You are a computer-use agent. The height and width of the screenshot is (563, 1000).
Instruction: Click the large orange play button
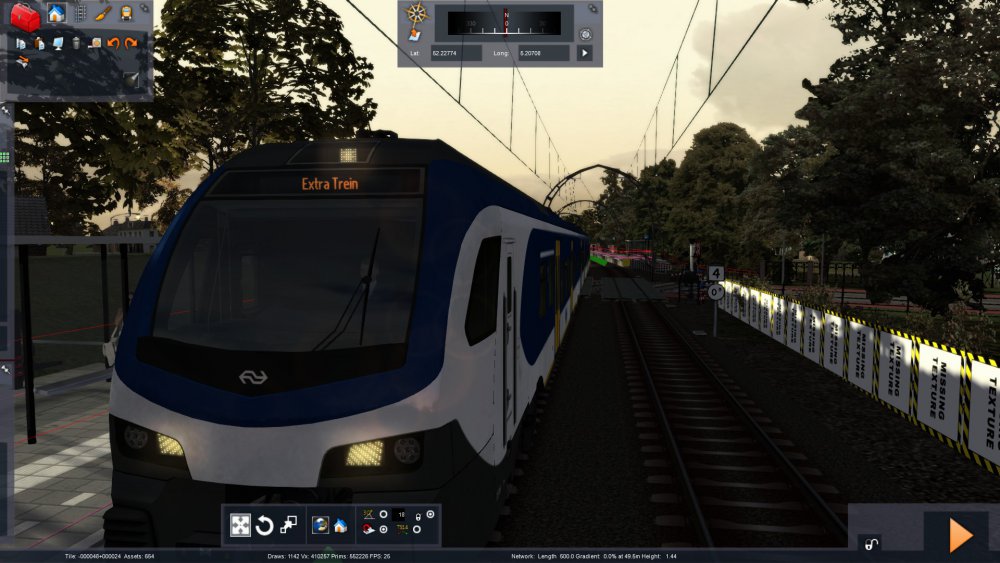[960, 536]
